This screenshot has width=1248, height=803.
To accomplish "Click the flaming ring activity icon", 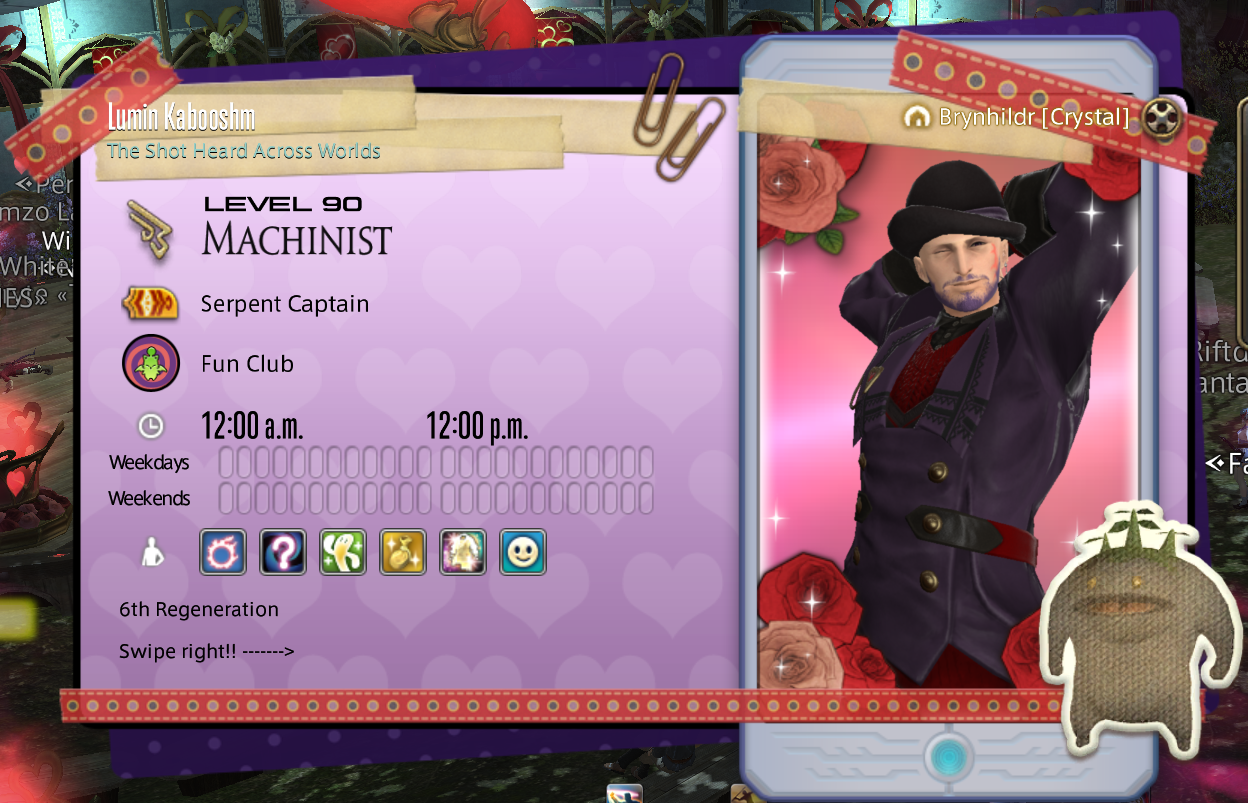I will click(223, 552).
